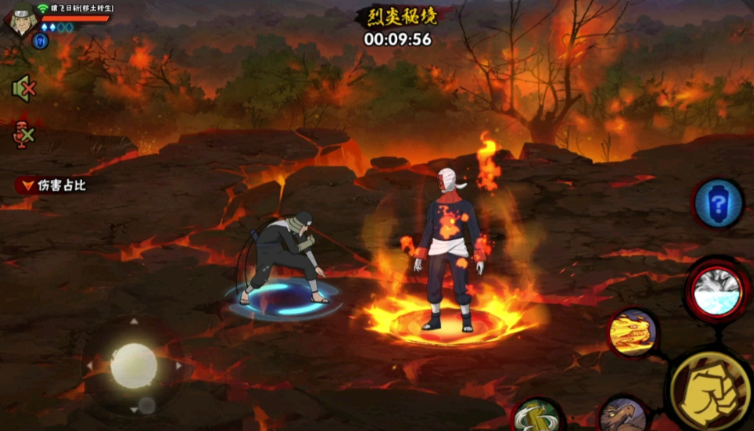Expand the 伤害占比 damage share panel
Viewport: 754px width, 431px height.
click(x=50, y=185)
